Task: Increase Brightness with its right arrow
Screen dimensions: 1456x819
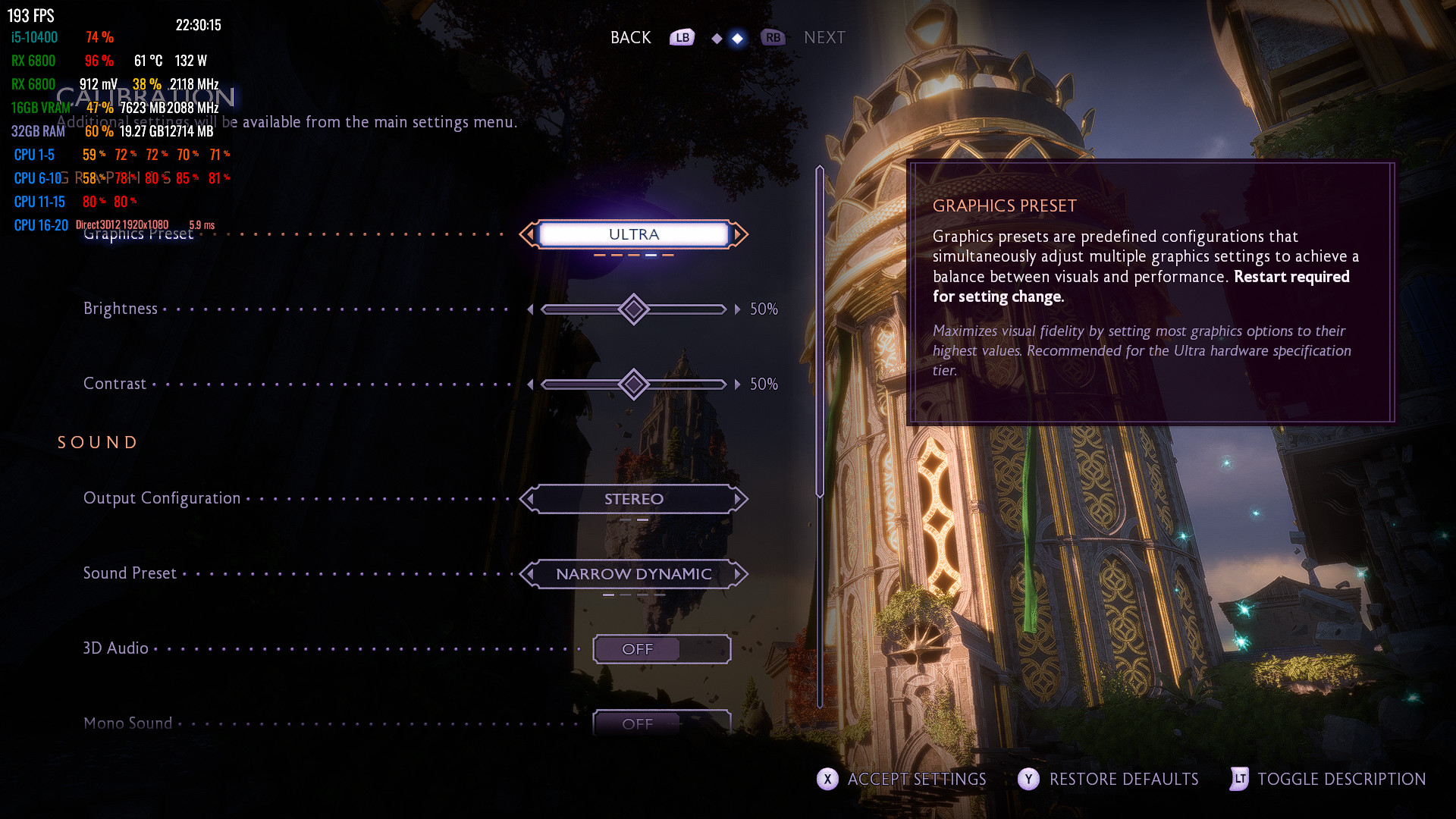Action: point(737,309)
